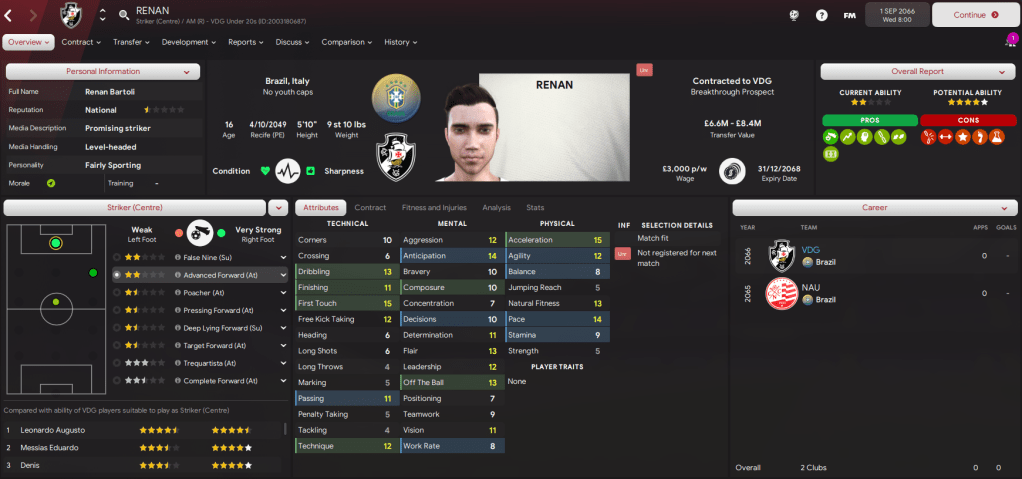Go back with the left arrow
This screenshot has width=1022, height=479.
[9, 15]
